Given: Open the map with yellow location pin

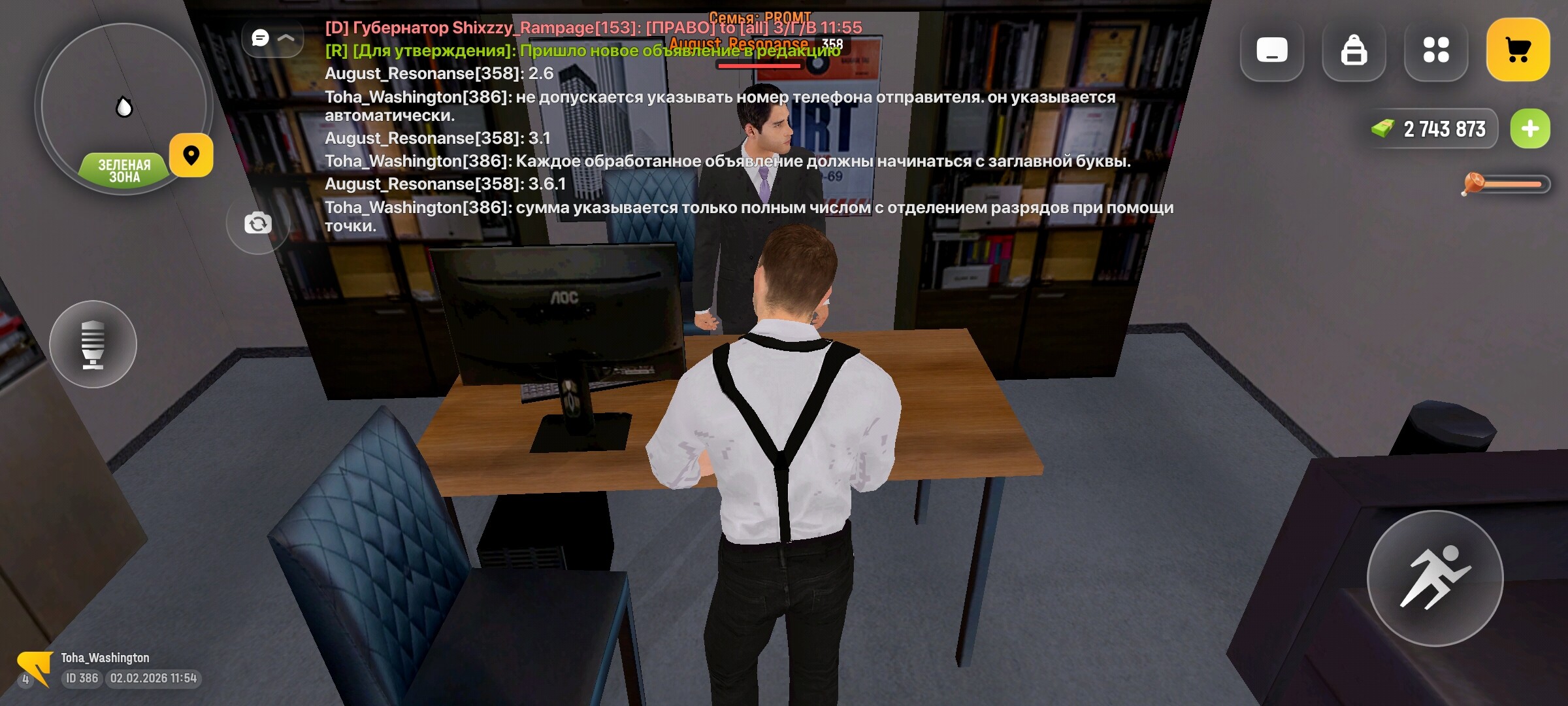Looking at the screenshot, I should coord(191,156).
